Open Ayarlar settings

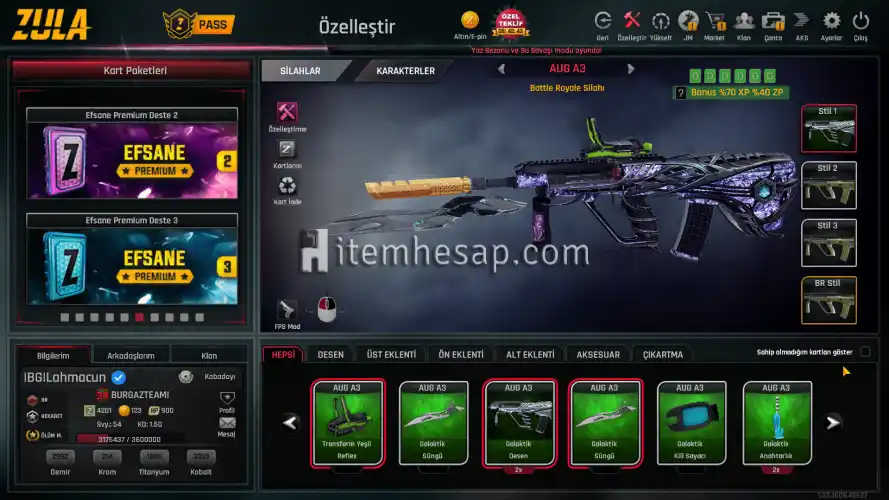click(x=831, y=23)
